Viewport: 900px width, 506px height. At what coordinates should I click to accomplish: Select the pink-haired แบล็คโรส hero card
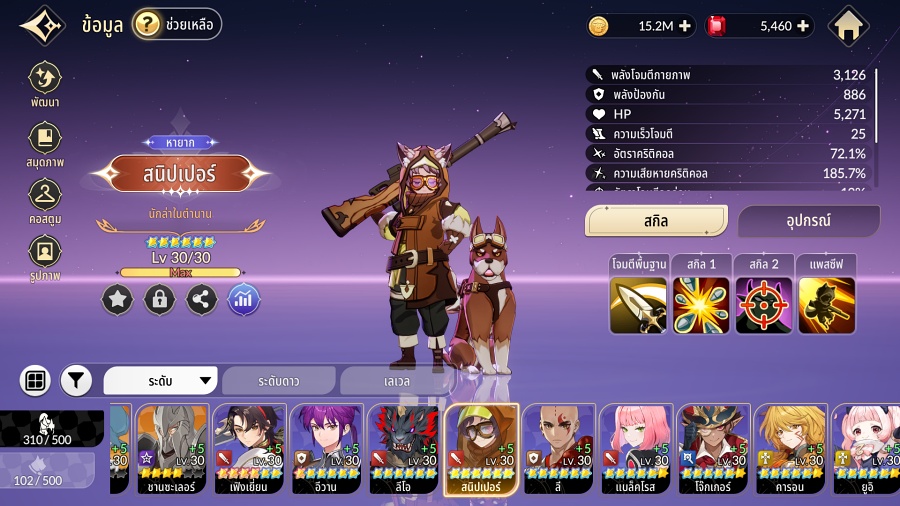pyautogui.click(x=636, y=449)
